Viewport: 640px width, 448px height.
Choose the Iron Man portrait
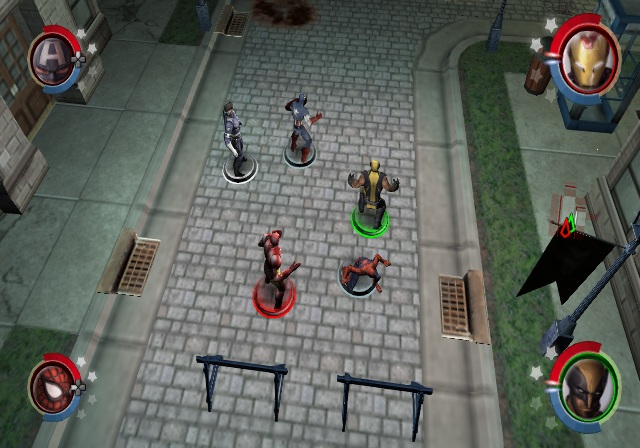(x=584, y=57)
